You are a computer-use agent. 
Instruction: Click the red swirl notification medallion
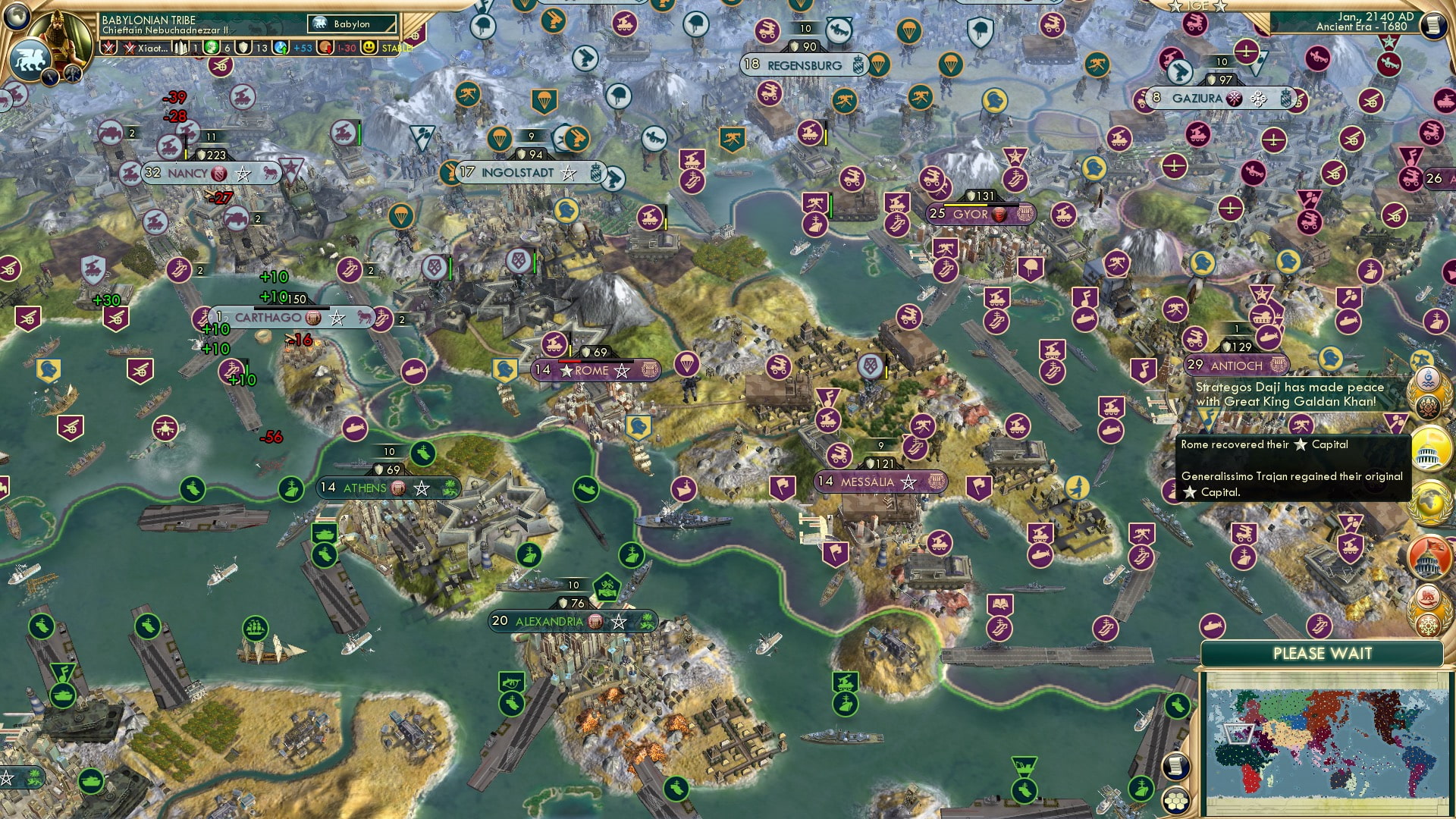(x=1429, y=598)
